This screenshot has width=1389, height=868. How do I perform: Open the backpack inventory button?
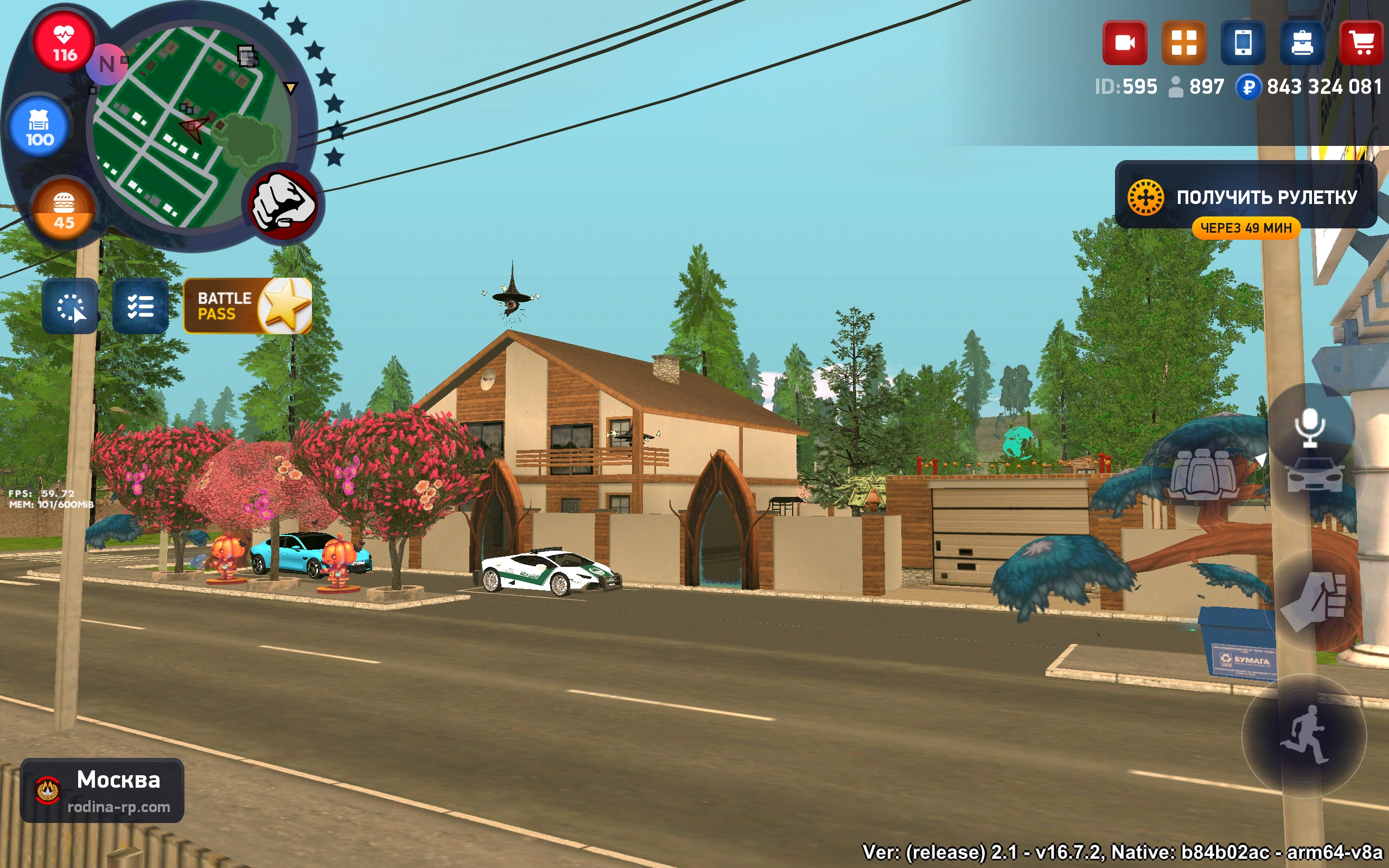[x=1302, y=43]
